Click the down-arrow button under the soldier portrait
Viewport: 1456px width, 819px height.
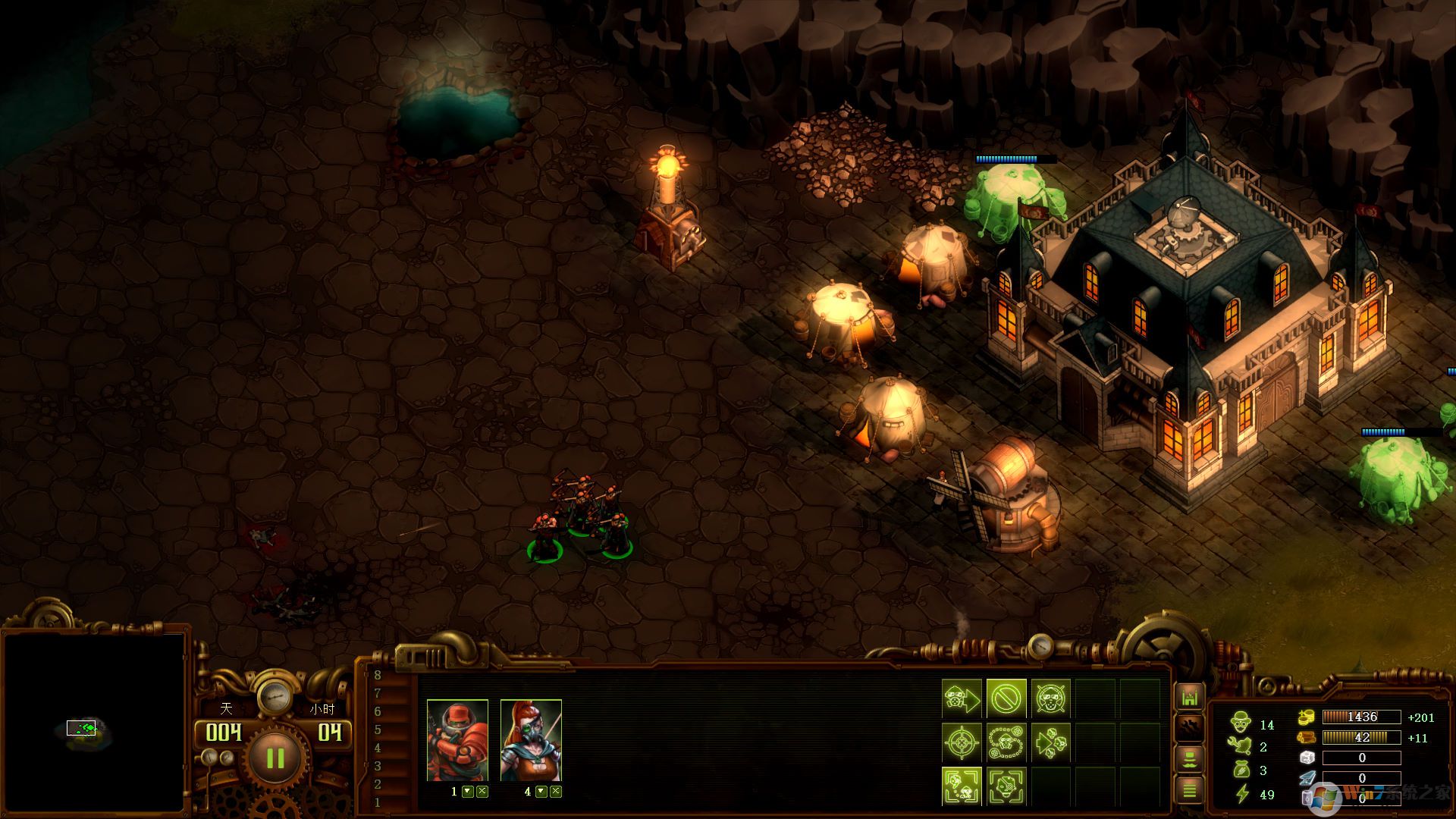[x=468, y=792]
